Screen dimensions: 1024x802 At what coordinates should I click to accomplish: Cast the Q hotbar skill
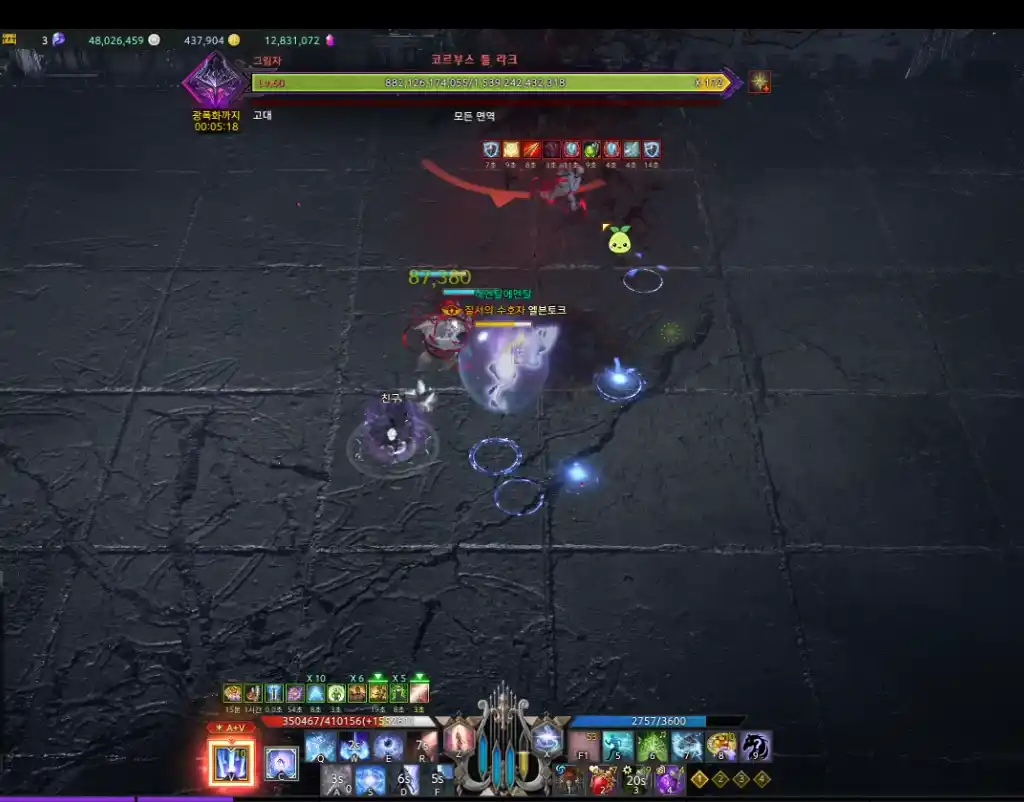tap(321, 746)
